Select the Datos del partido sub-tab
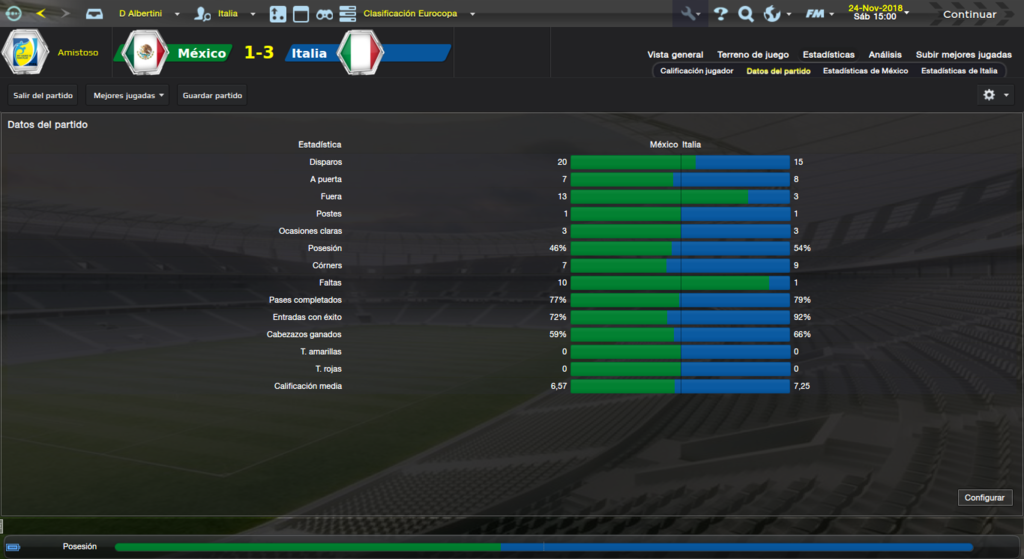1024x559 pixels. (778, 71)
